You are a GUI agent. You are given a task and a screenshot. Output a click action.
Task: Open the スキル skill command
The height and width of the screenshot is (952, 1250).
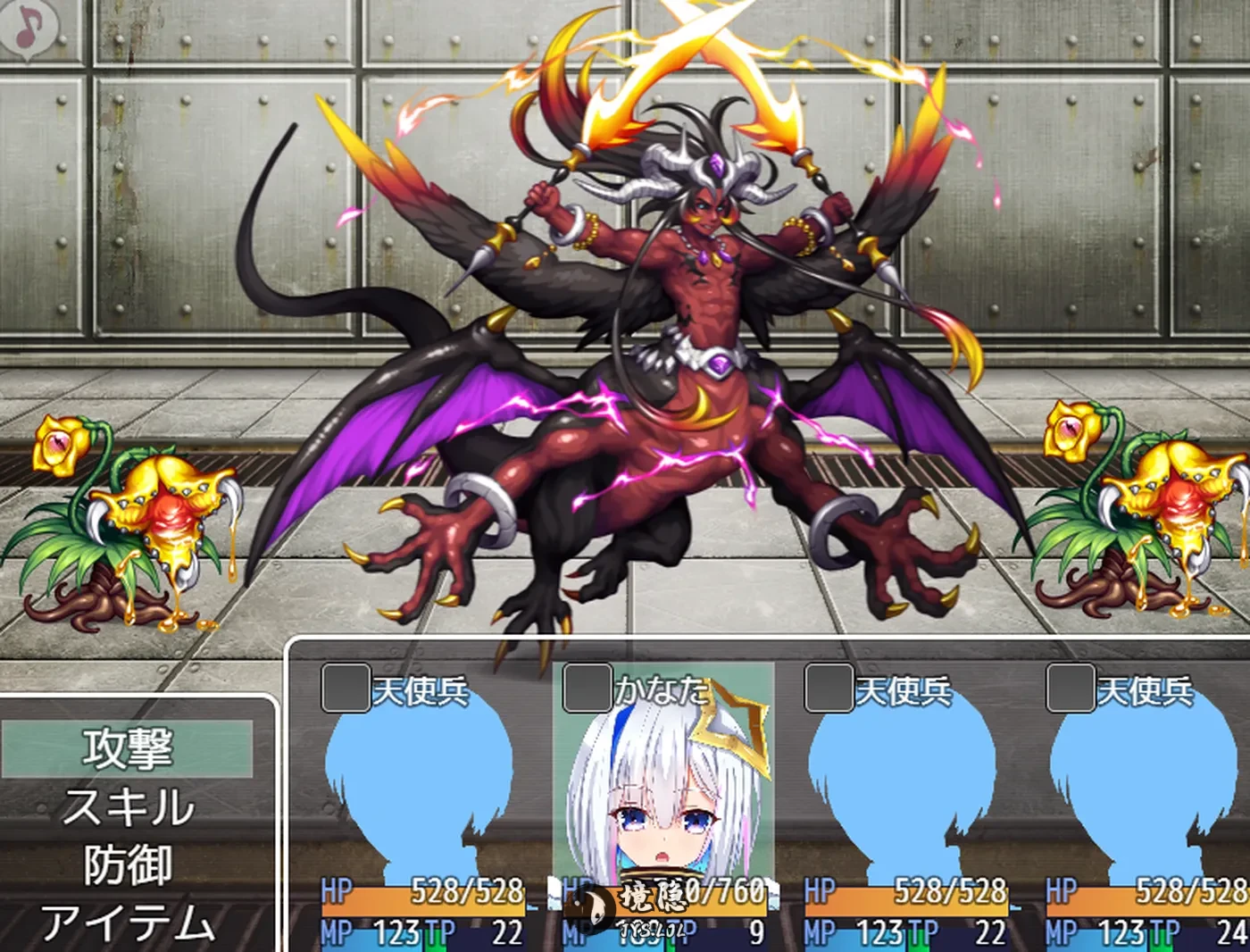[x=128, y=806]
